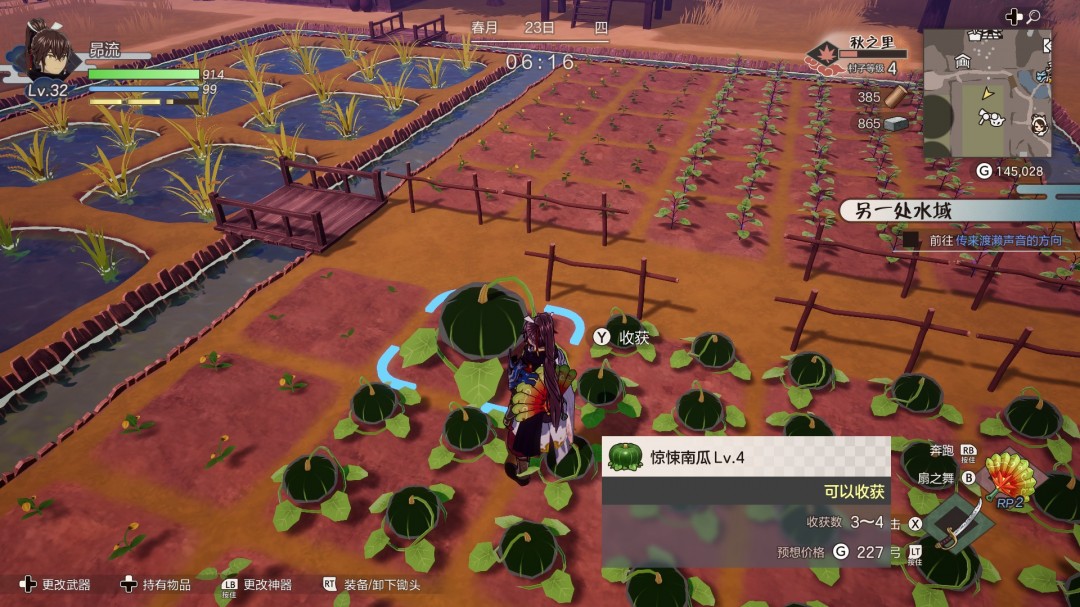Viewport: 1080px width, 607px height.
Task: Click the village girl marker on minimap
Action: pyautogui.click(x=1037, y=126)
